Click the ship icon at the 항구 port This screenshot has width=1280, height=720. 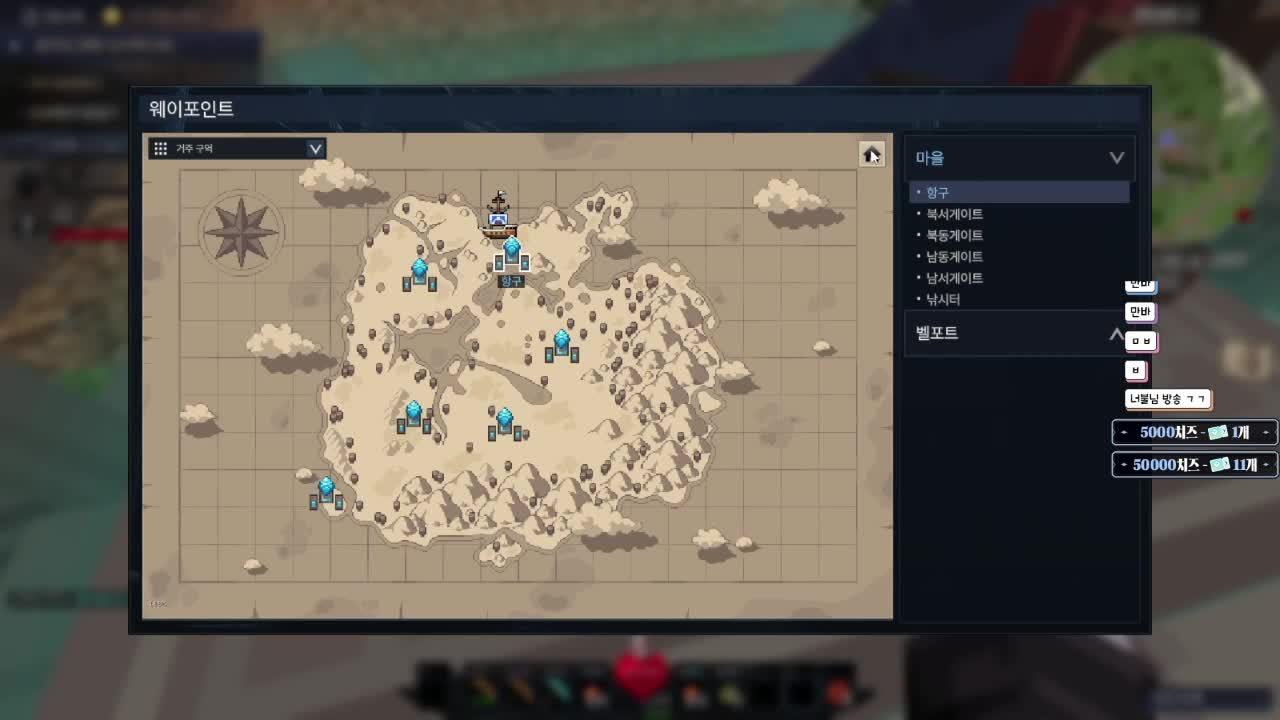[497, 218]
